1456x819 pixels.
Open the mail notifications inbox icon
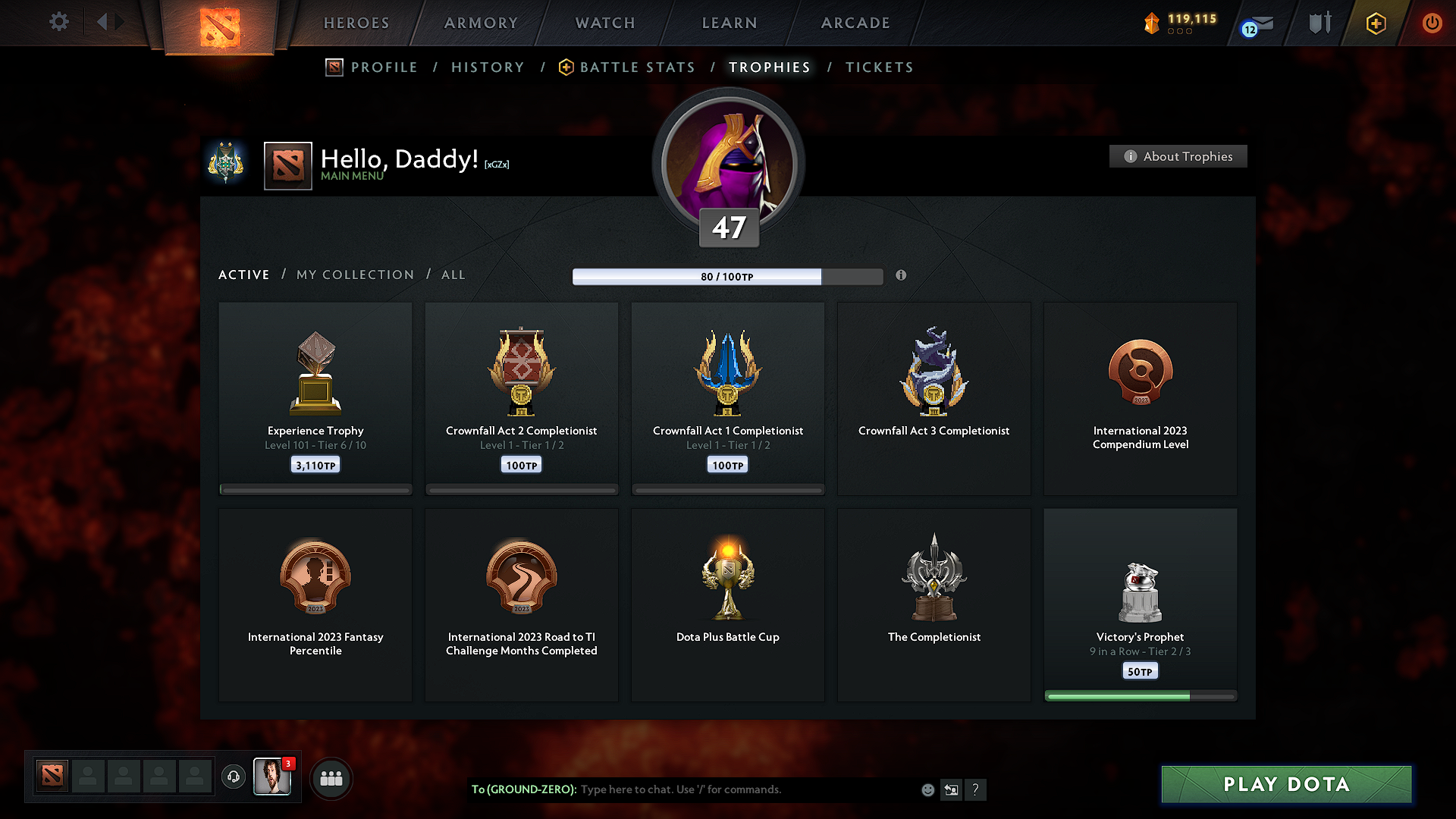point(1260,23)
